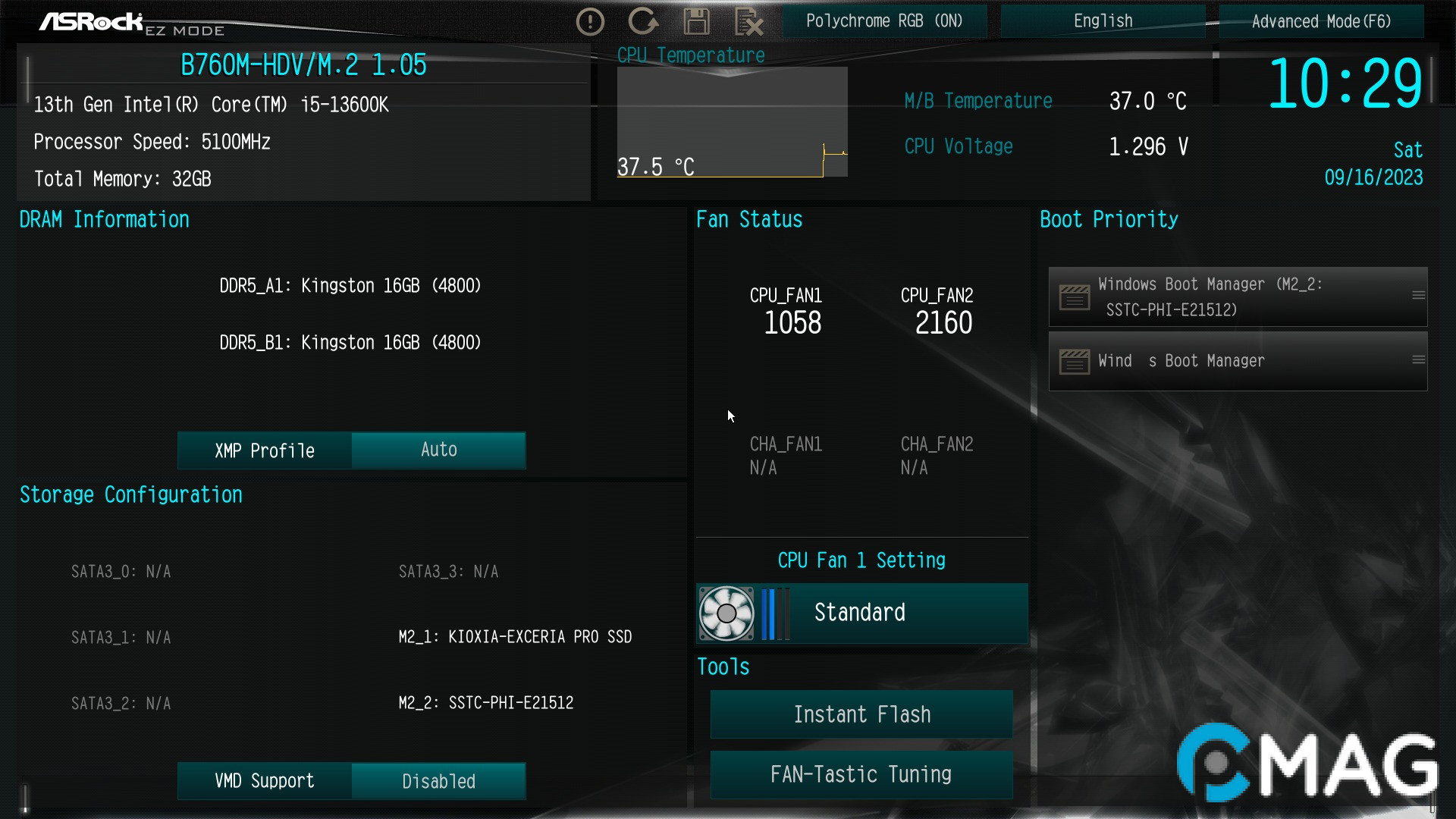
Task: Open FAN-Tastic Tuning
Action: (861, 774)
